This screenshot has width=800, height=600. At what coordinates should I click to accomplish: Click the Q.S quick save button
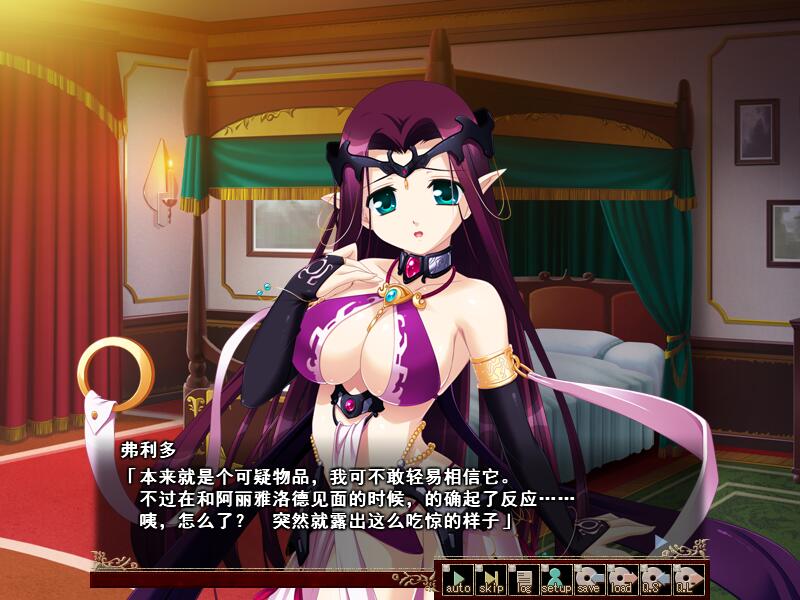click(653, 580)
